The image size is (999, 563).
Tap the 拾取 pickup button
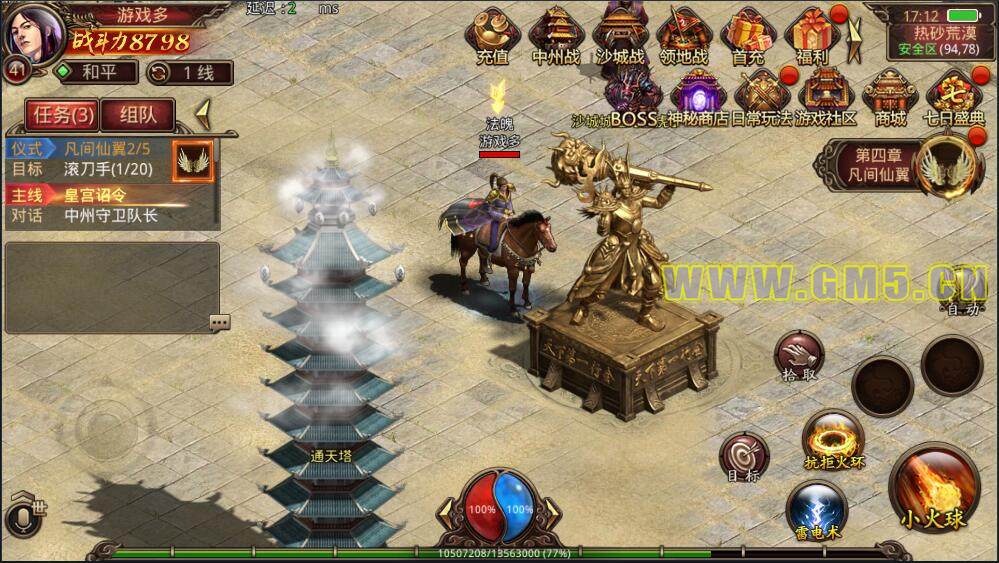pos(798,356)
